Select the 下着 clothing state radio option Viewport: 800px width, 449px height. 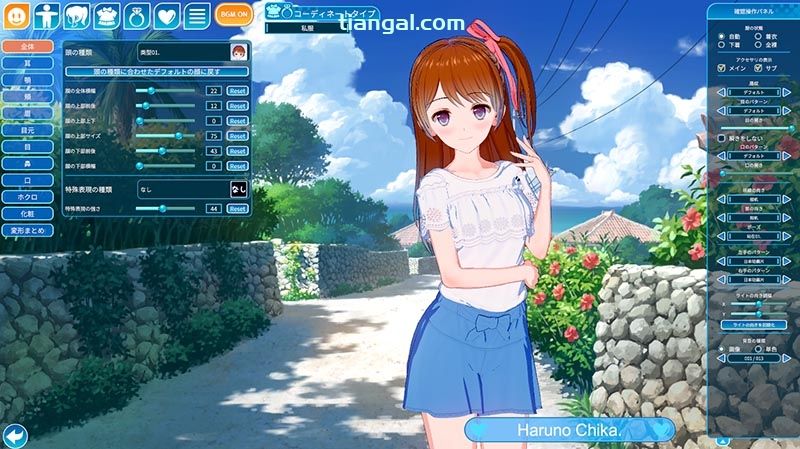(723, 45)
